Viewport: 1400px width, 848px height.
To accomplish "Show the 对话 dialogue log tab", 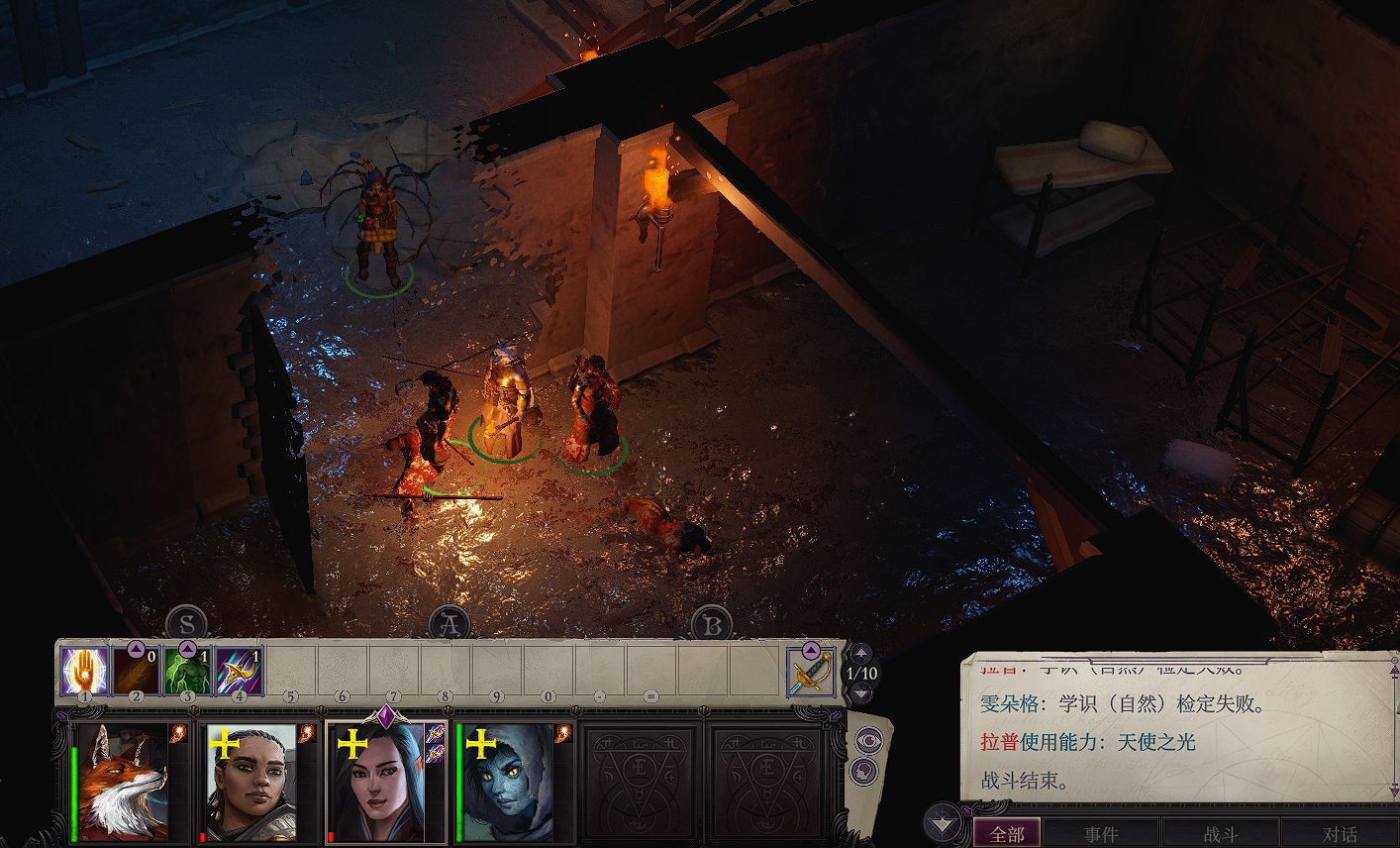I will pos(1339,834).
